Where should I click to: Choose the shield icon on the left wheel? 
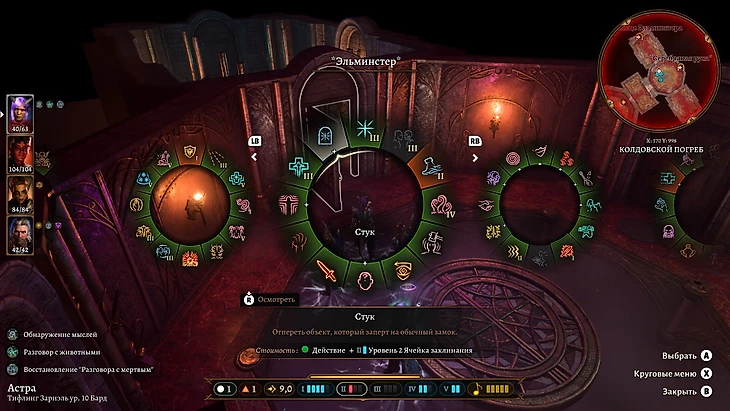click(192, 152)
